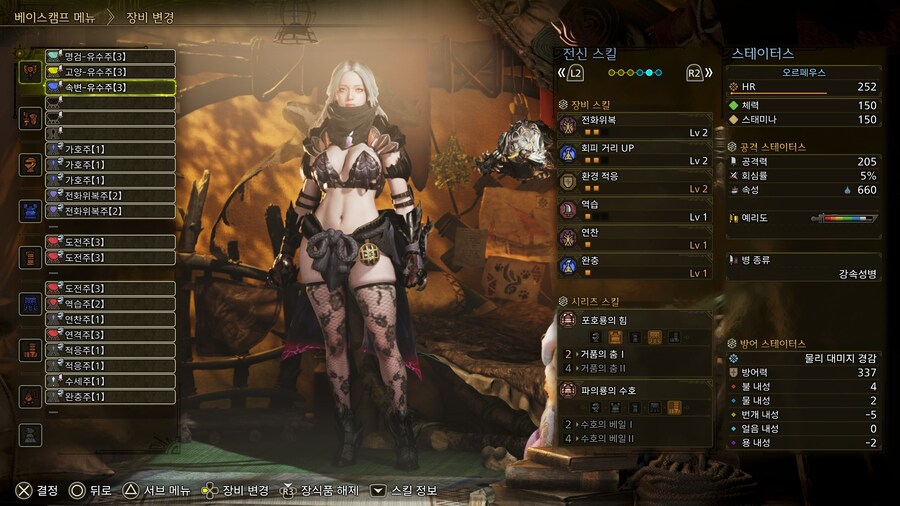Select the highlighted 속변-유수주[3] decoration

[109, 88]
